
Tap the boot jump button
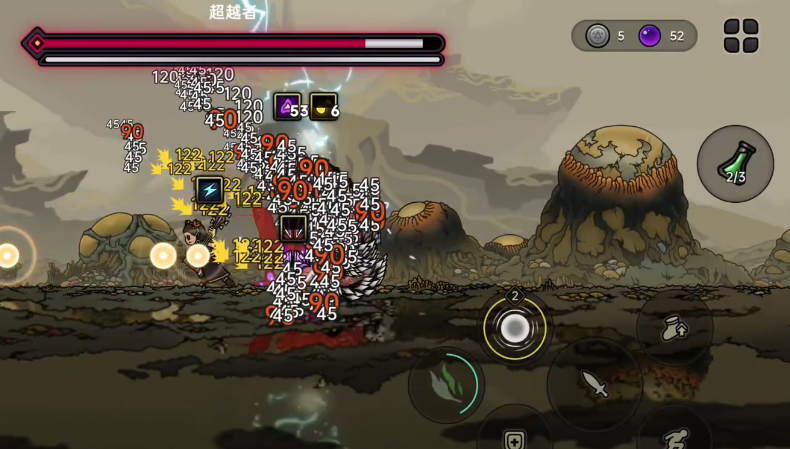tap(675, 328)
